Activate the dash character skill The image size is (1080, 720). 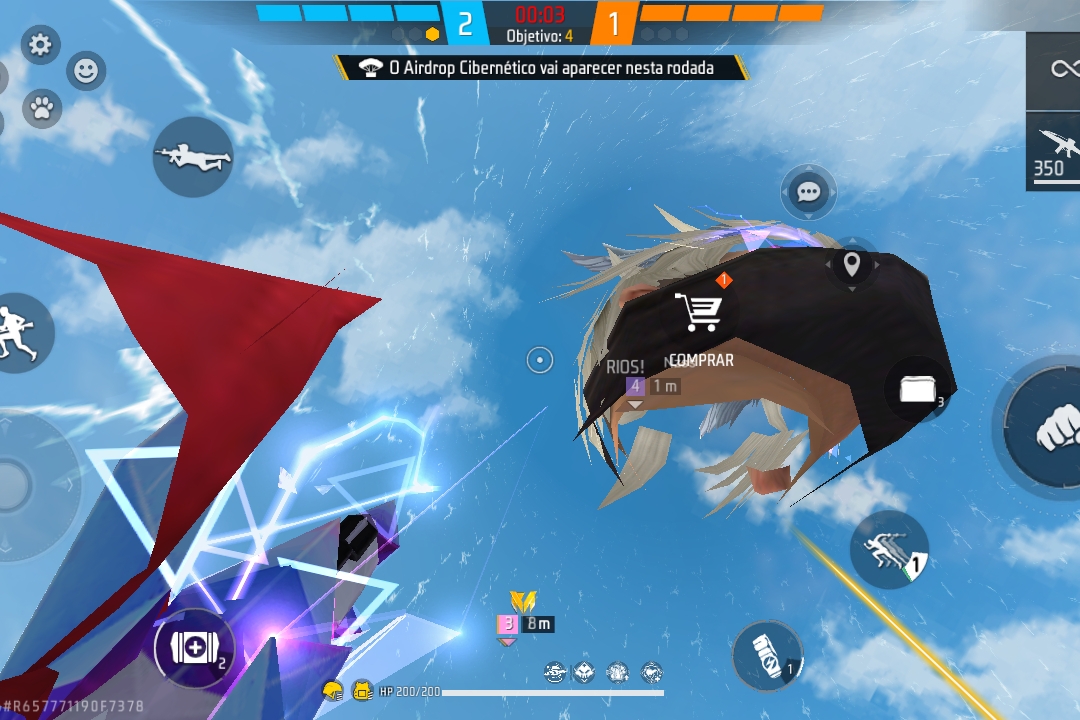click(888, 551)
